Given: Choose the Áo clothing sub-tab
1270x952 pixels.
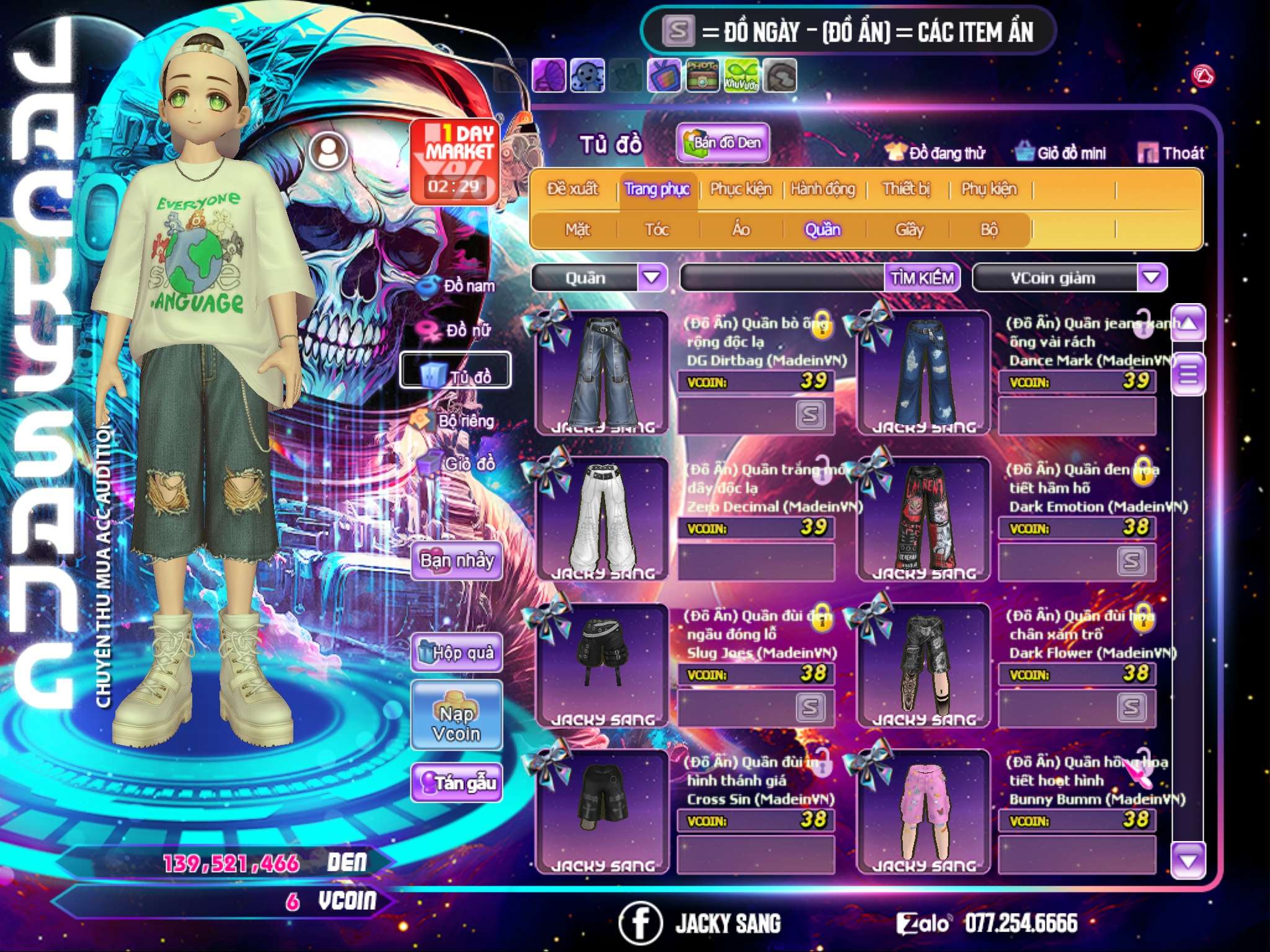Looking at the screenshot, I should 740,230.
